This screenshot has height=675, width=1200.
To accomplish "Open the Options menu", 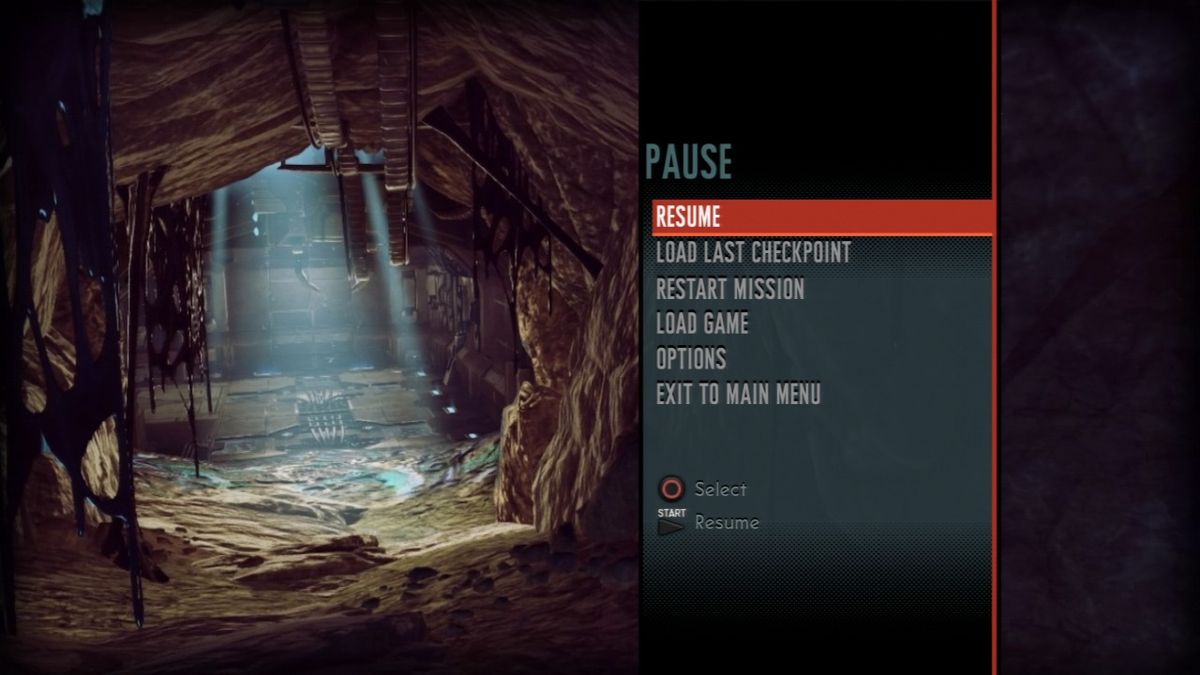I will [x=691, y=359].
